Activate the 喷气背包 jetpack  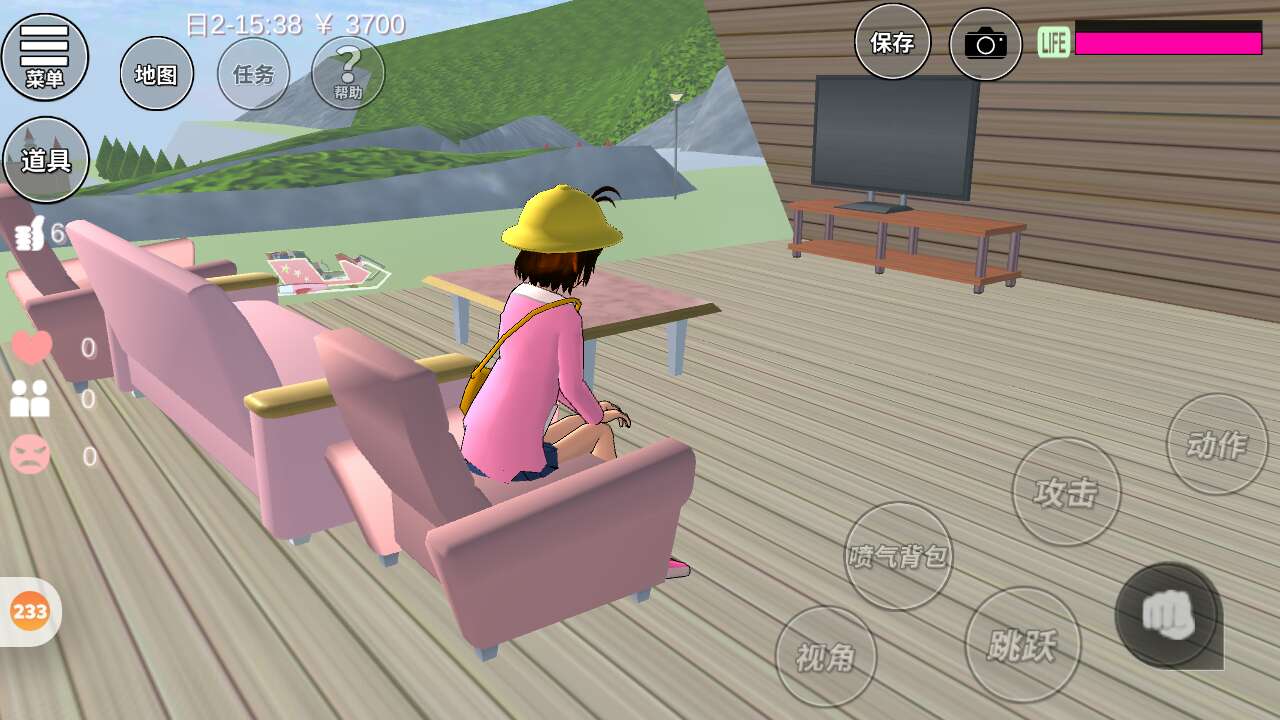898,556
